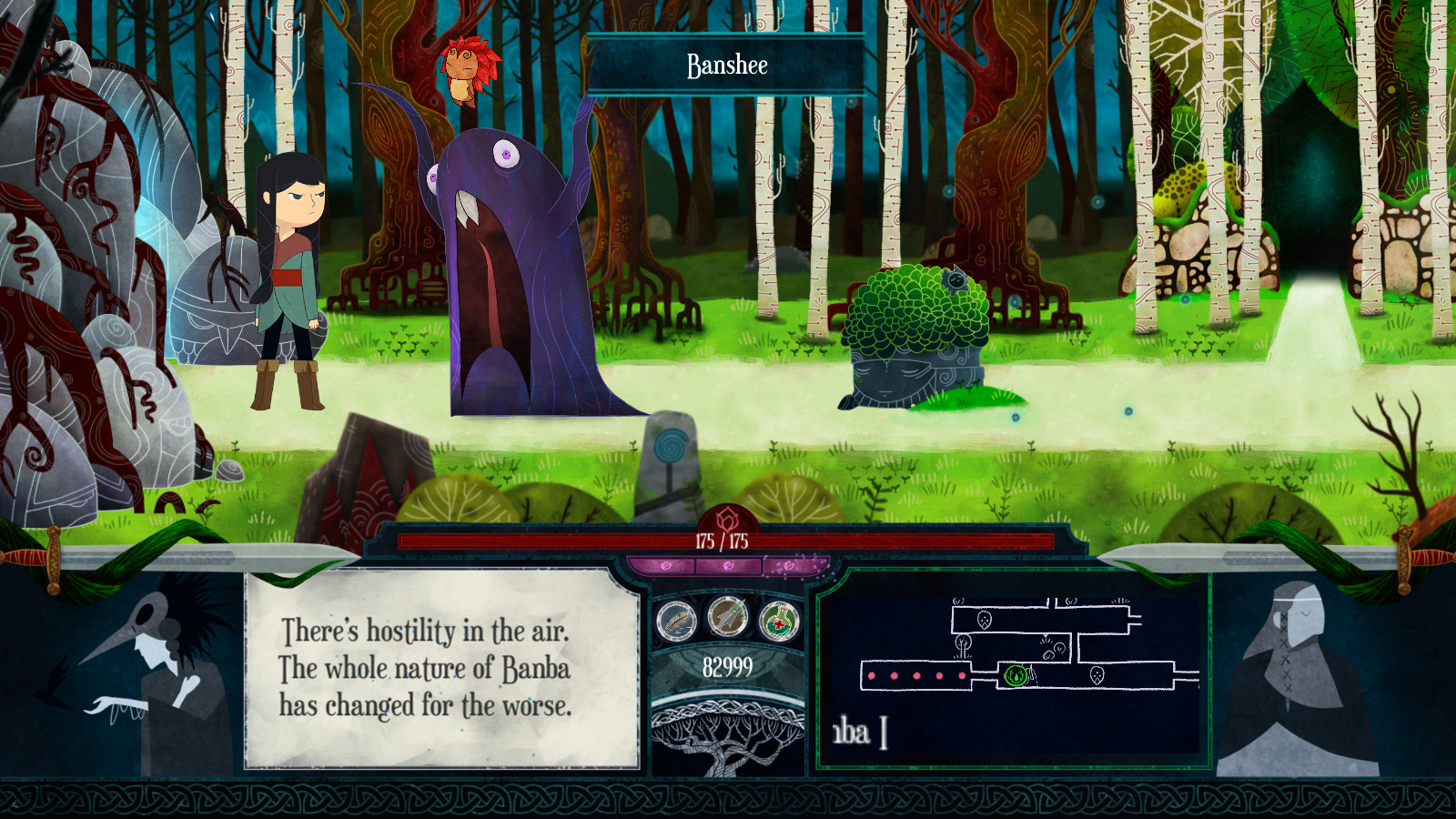Toggle the first pink gem slot

(665, 563)
